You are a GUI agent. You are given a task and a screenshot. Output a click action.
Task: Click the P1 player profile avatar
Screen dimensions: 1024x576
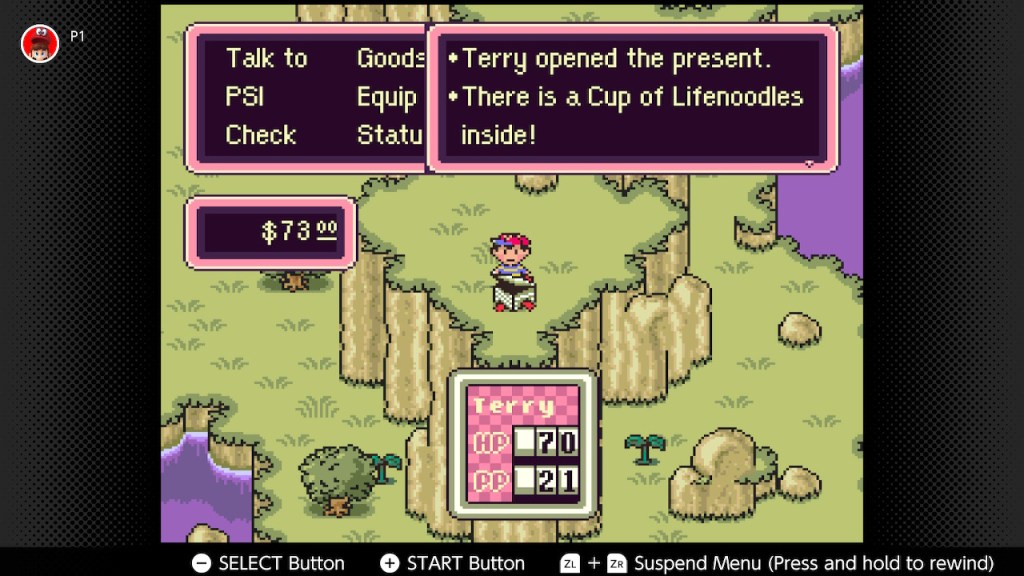point(40,43)
